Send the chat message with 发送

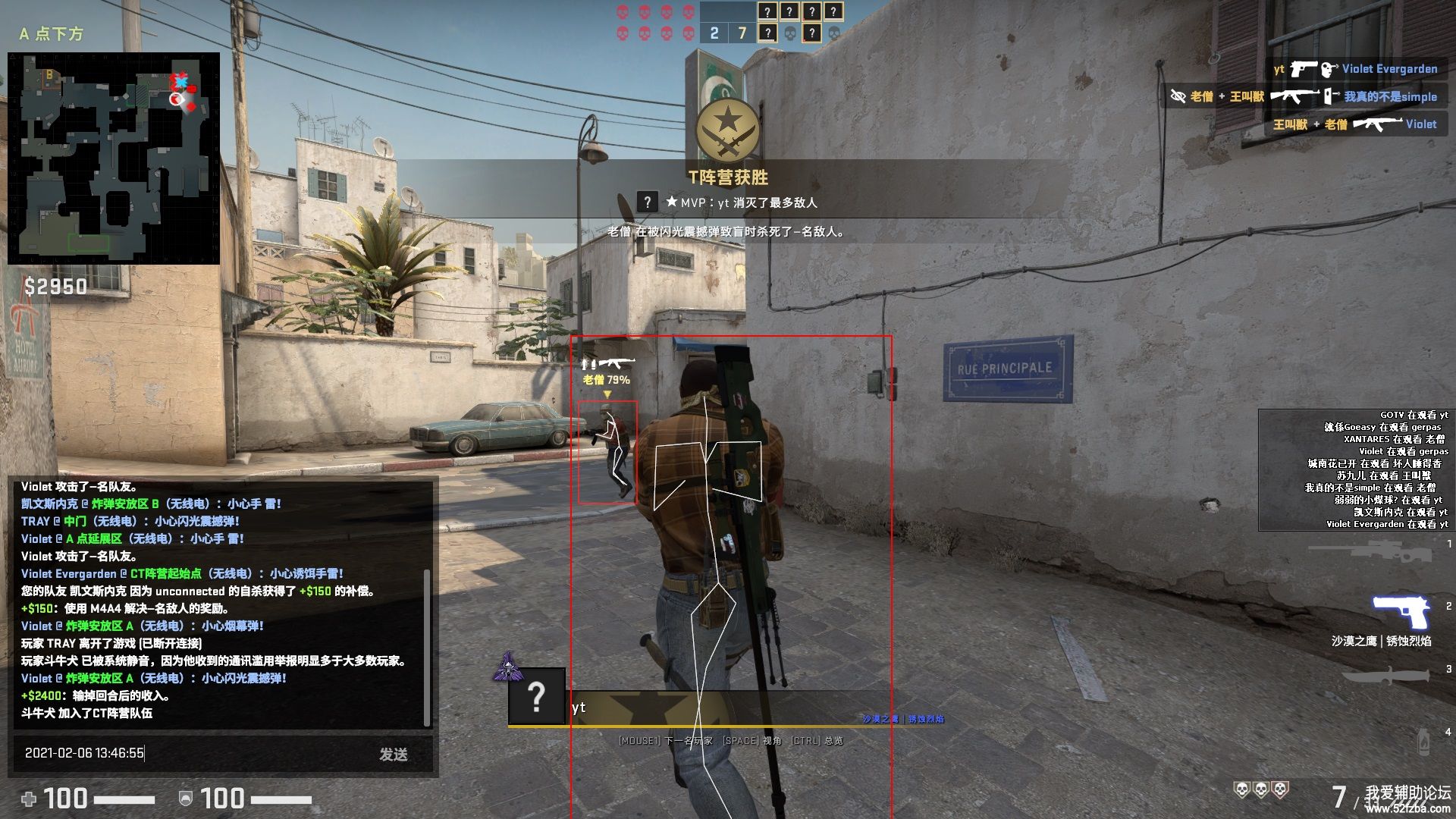click(x=394, y=754)
